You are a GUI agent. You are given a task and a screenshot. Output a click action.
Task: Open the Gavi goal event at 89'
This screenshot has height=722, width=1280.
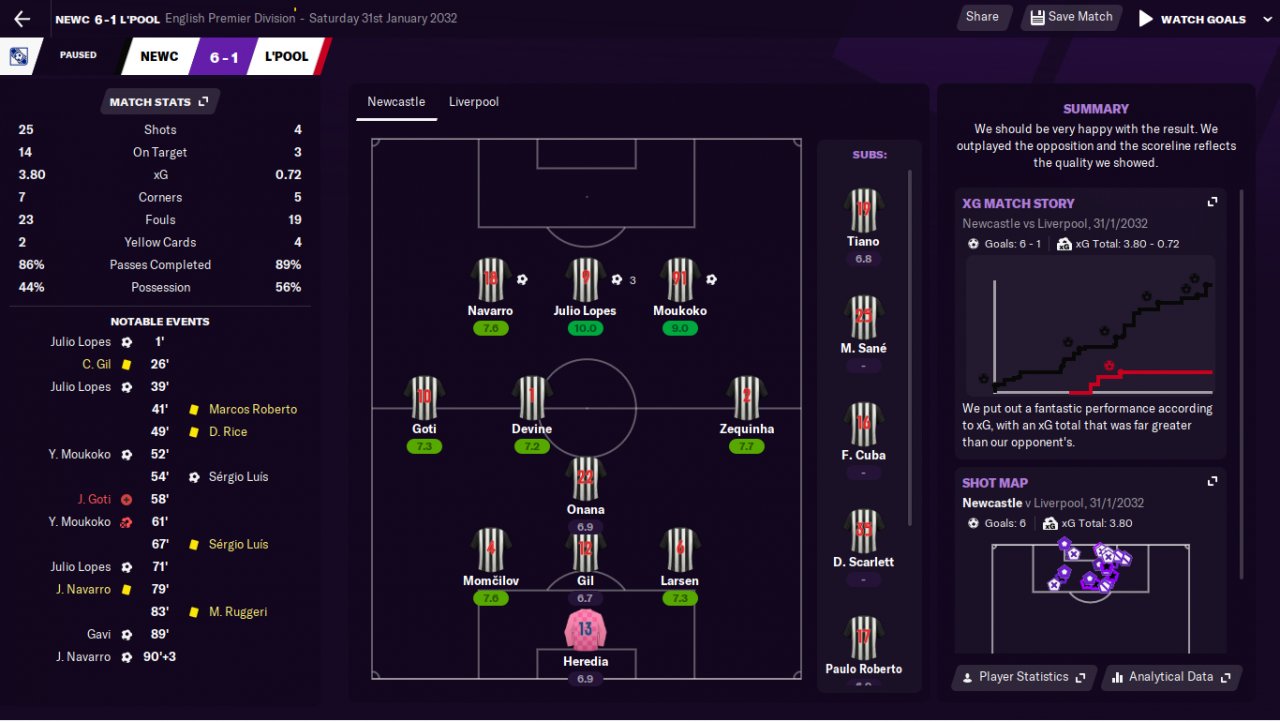pyautogui.click(x=127, y=634)
